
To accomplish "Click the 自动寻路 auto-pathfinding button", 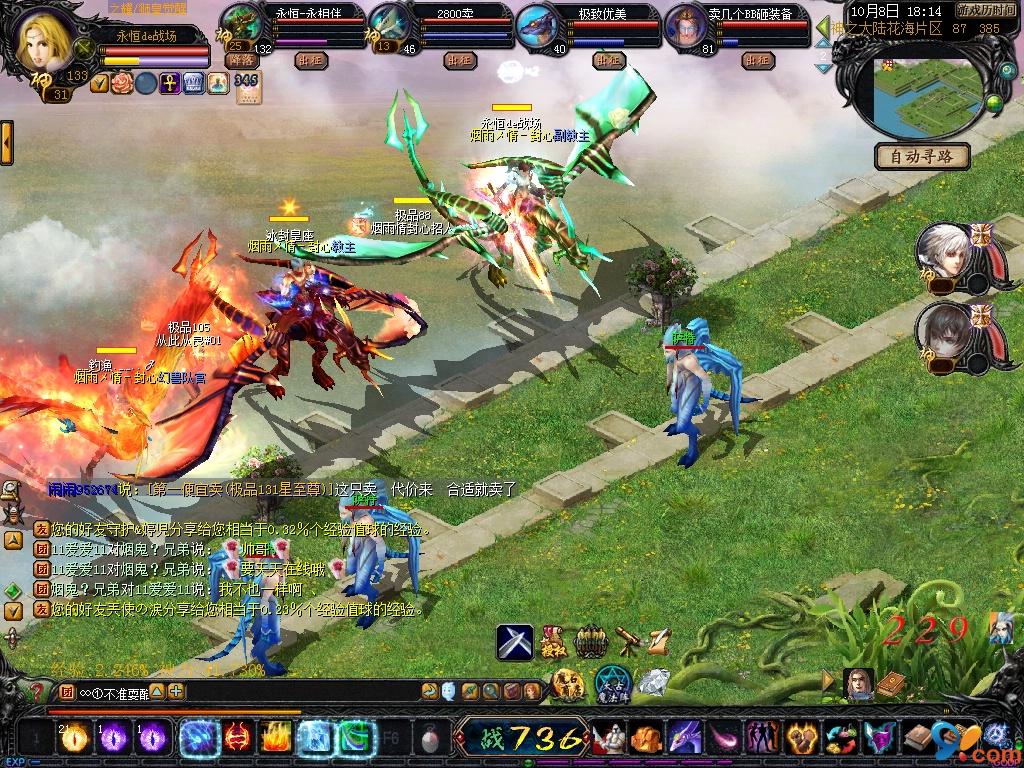I will pos(922,156).
